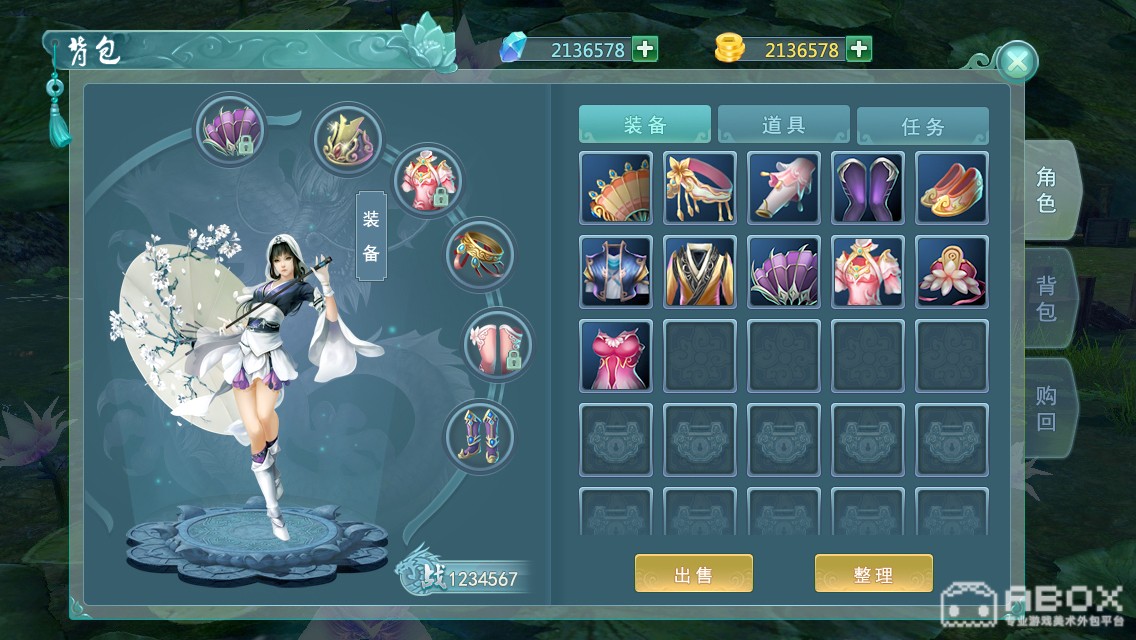This screenshot has height=640, width=1136.
Task: Click the red dress inventory item
Action: (x=616, y=356)
